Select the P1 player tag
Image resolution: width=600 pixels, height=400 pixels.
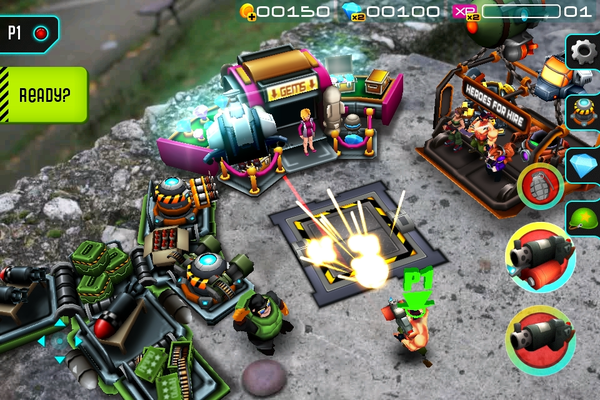click(28, 32)
